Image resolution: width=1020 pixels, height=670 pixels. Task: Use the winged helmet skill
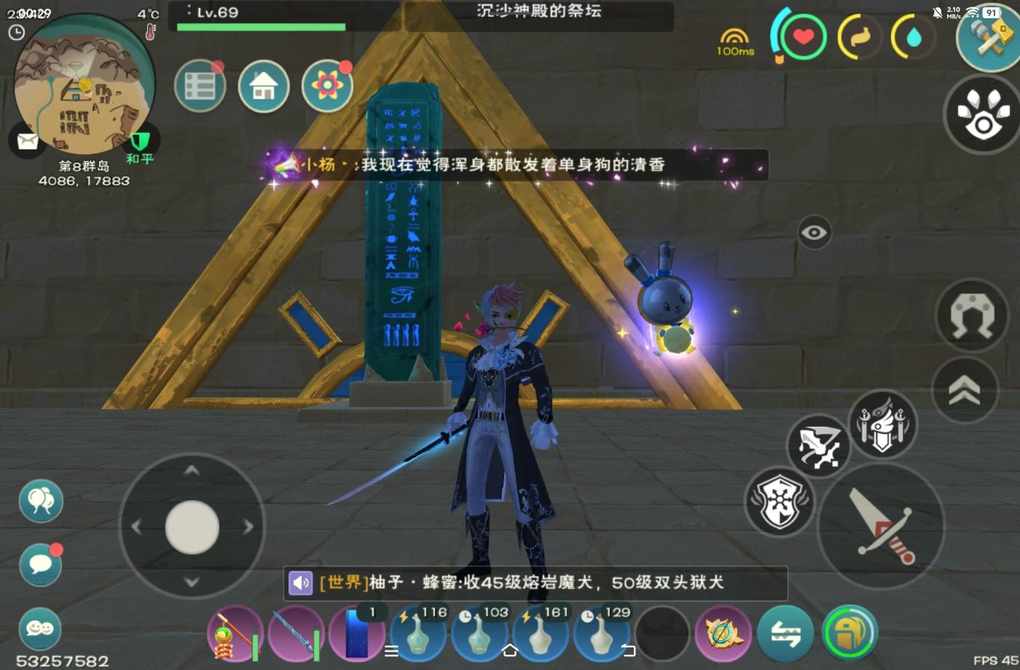click(x=883, y=424)
